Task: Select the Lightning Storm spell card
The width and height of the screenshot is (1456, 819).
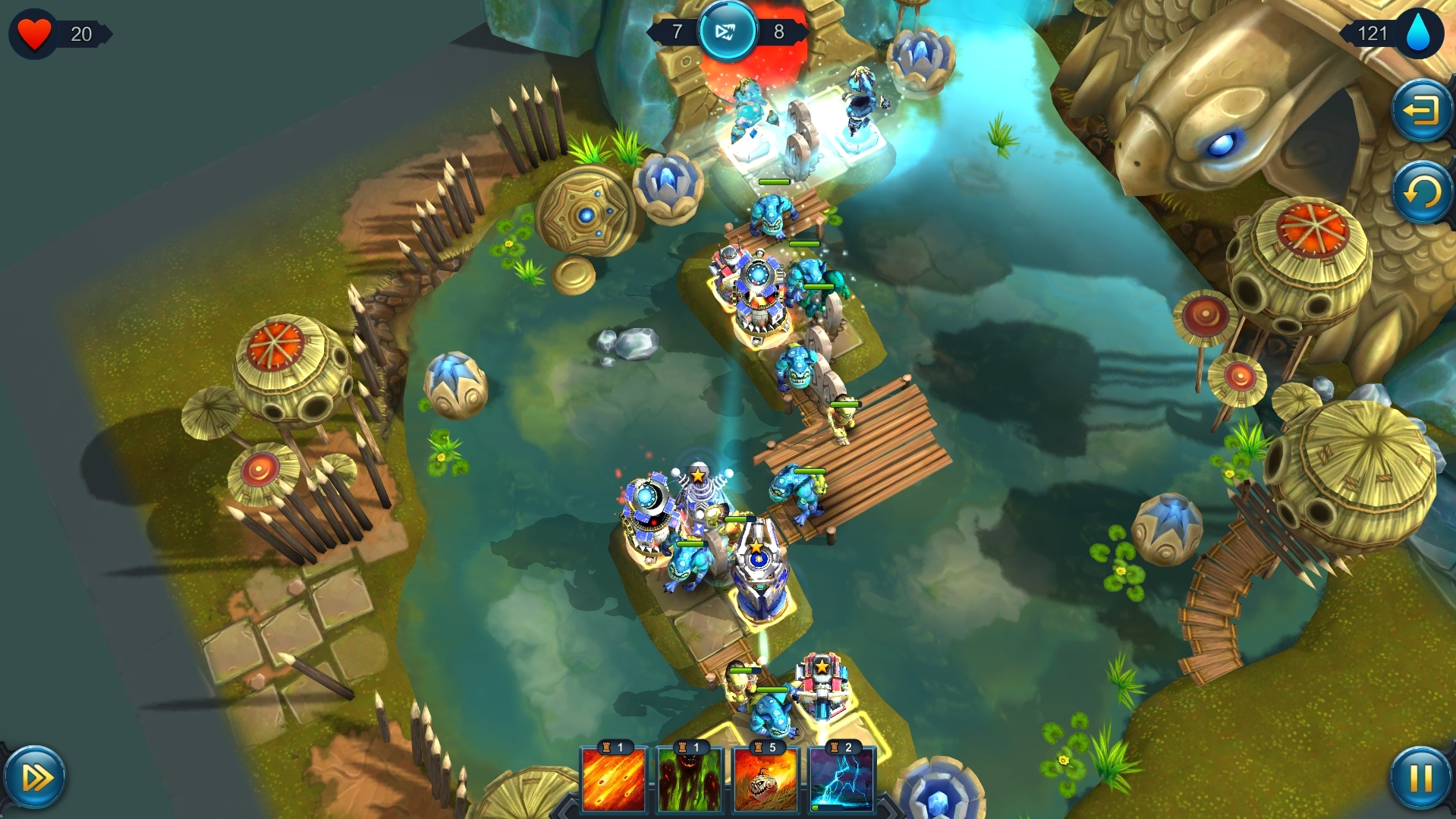Action: click(842, 782)
